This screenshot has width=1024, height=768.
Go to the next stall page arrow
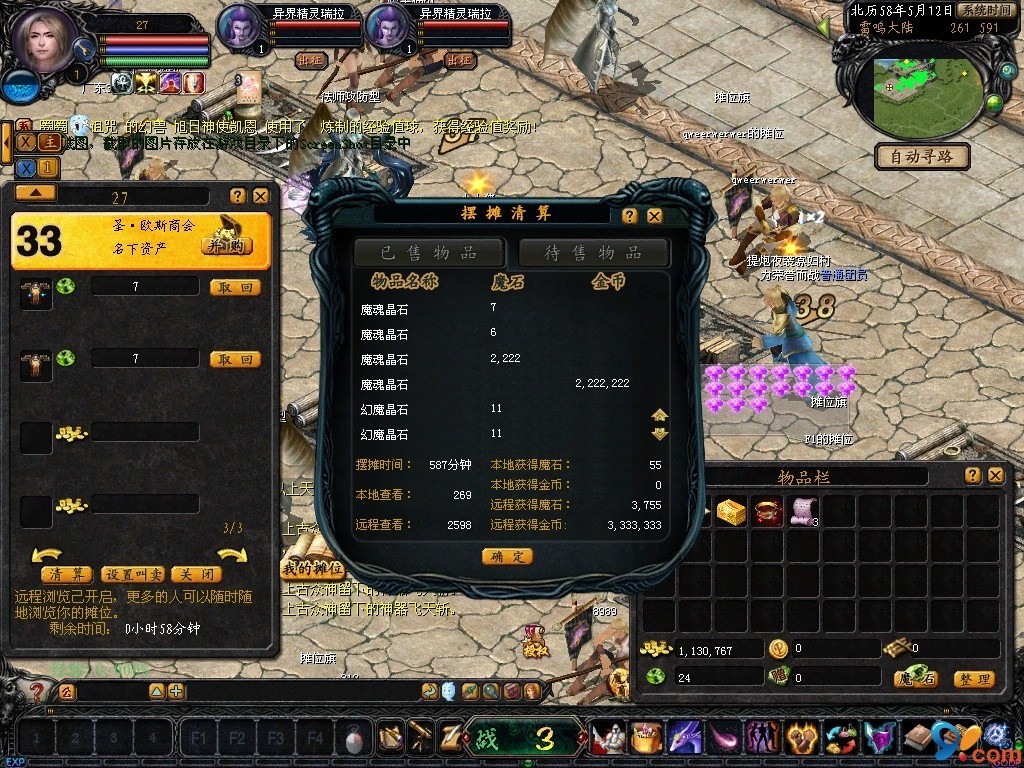(x=232, y=555)
